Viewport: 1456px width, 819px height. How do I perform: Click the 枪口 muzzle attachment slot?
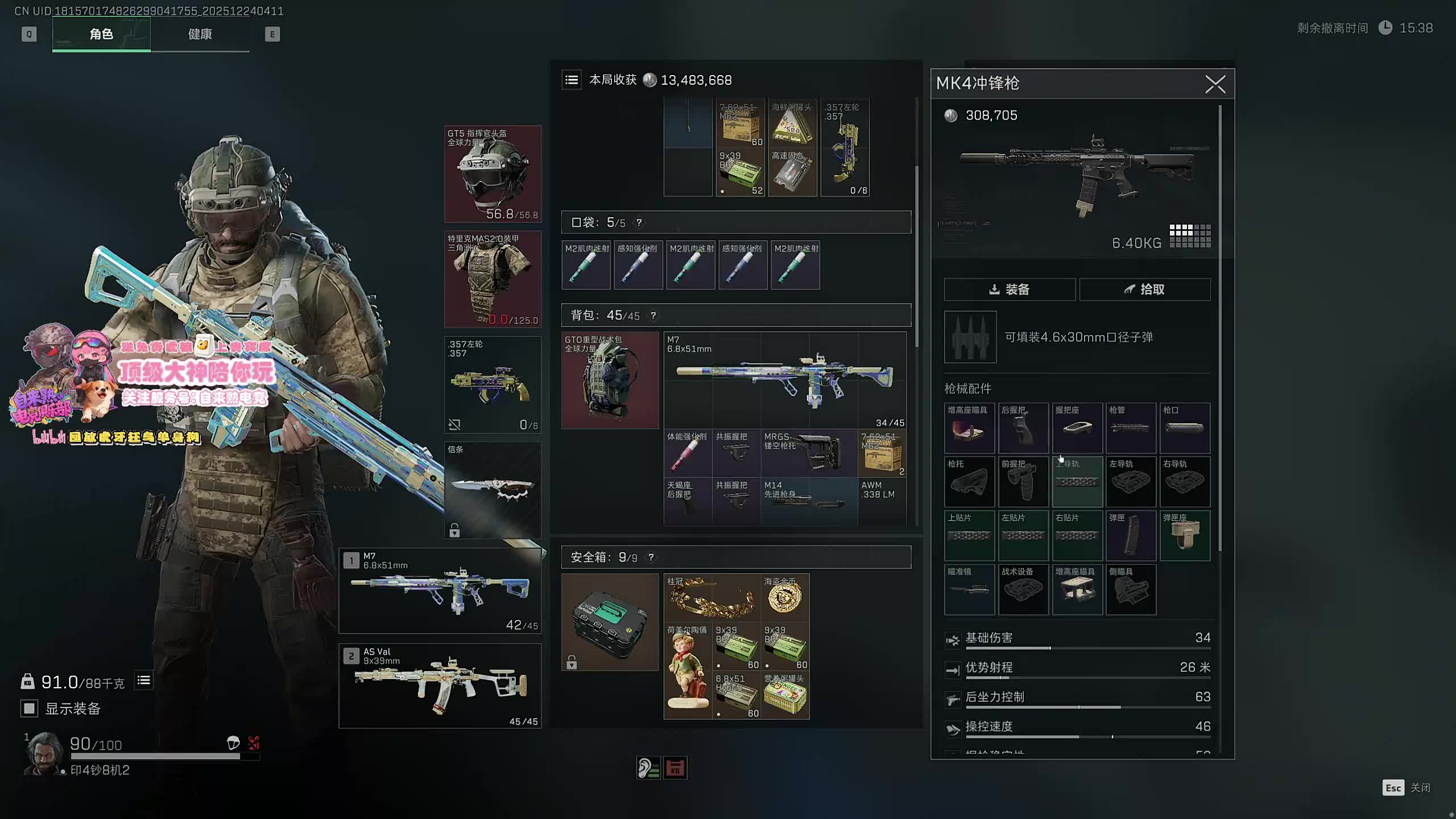click(x=1185, y=428)
